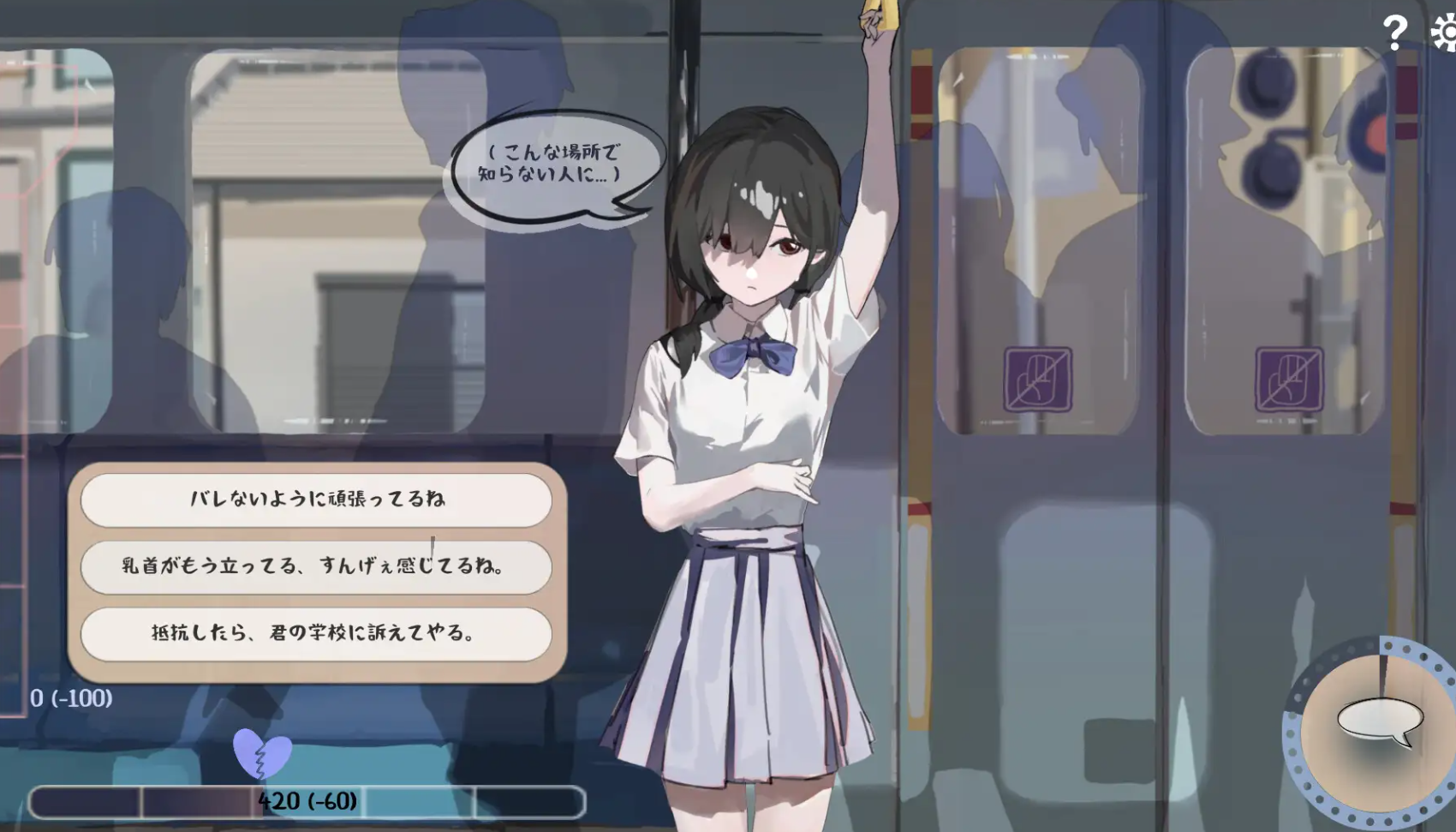Click the girl's thought bubble
1456x832 pixels.
coord(556,166)
